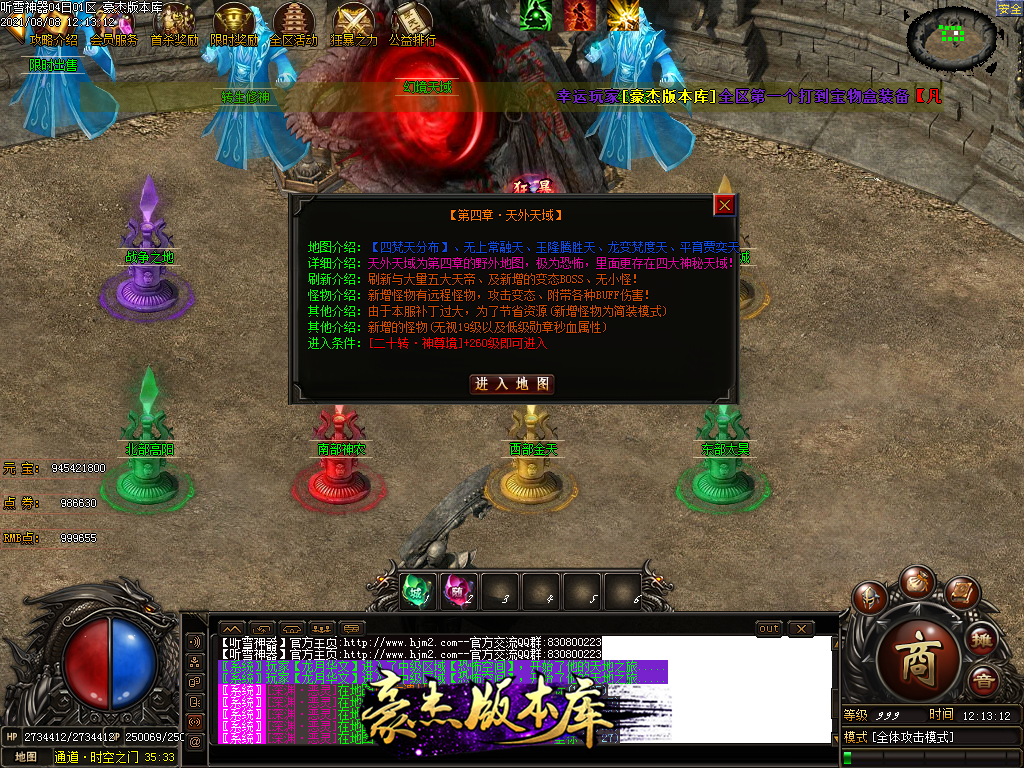Click the 进入地图 button in the dialog
1024x768 pixels.
pos(511,384)
